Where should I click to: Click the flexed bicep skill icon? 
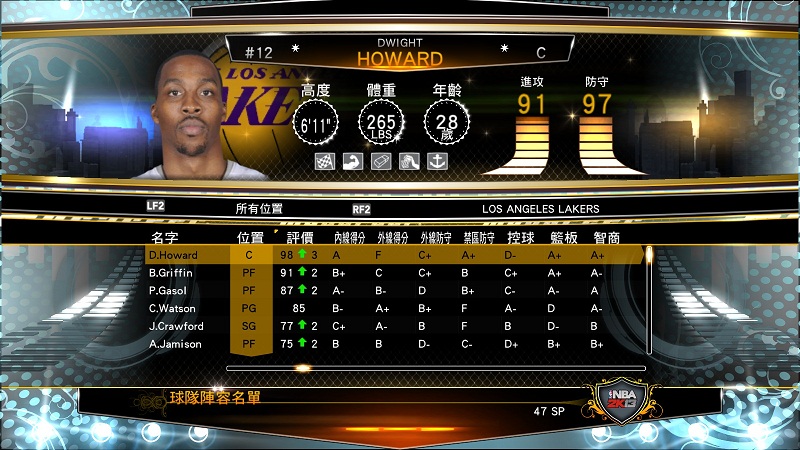click(352, 160)
